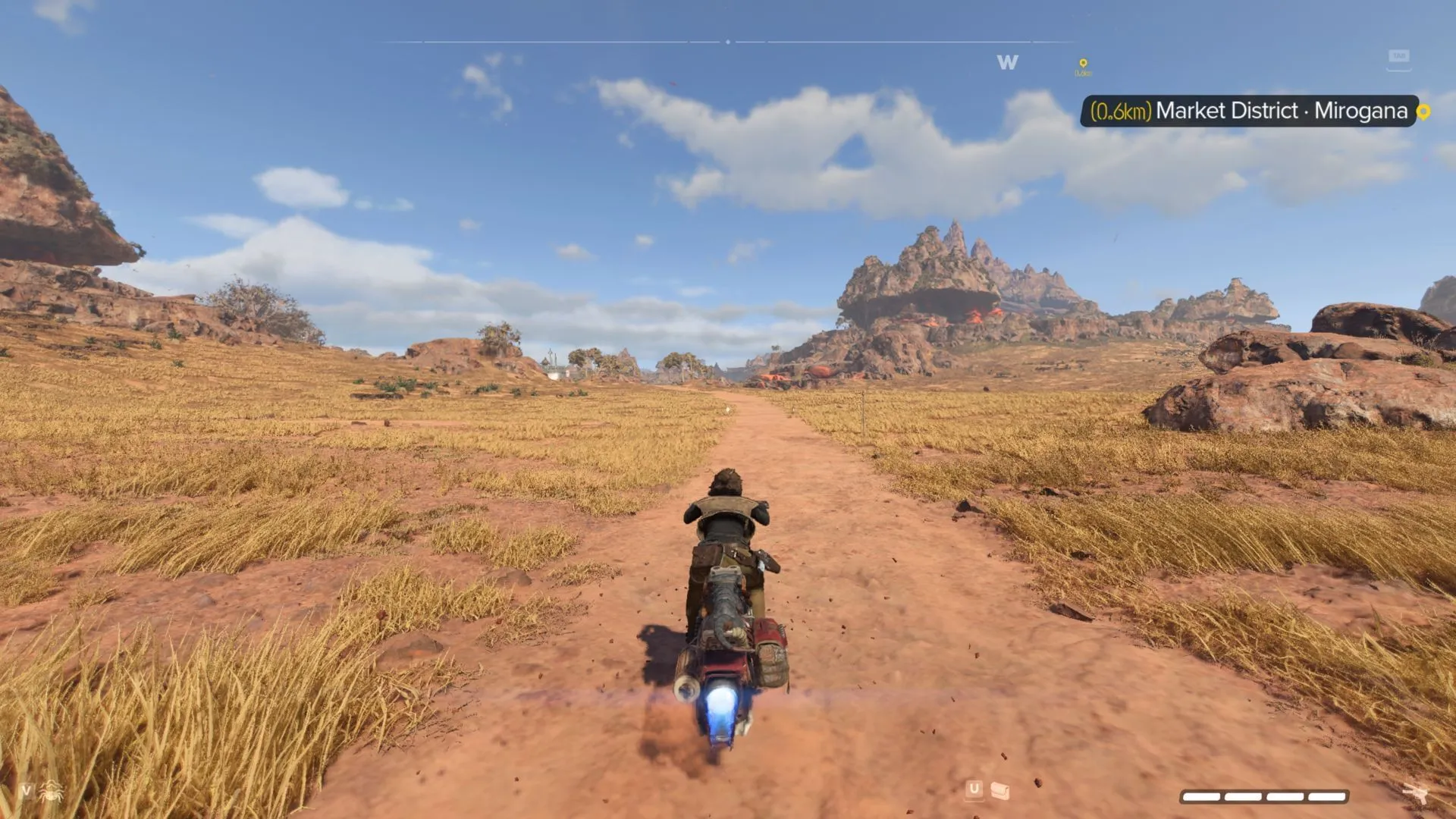Click the yellow waypoint marker on the compass

(1083, 65)
